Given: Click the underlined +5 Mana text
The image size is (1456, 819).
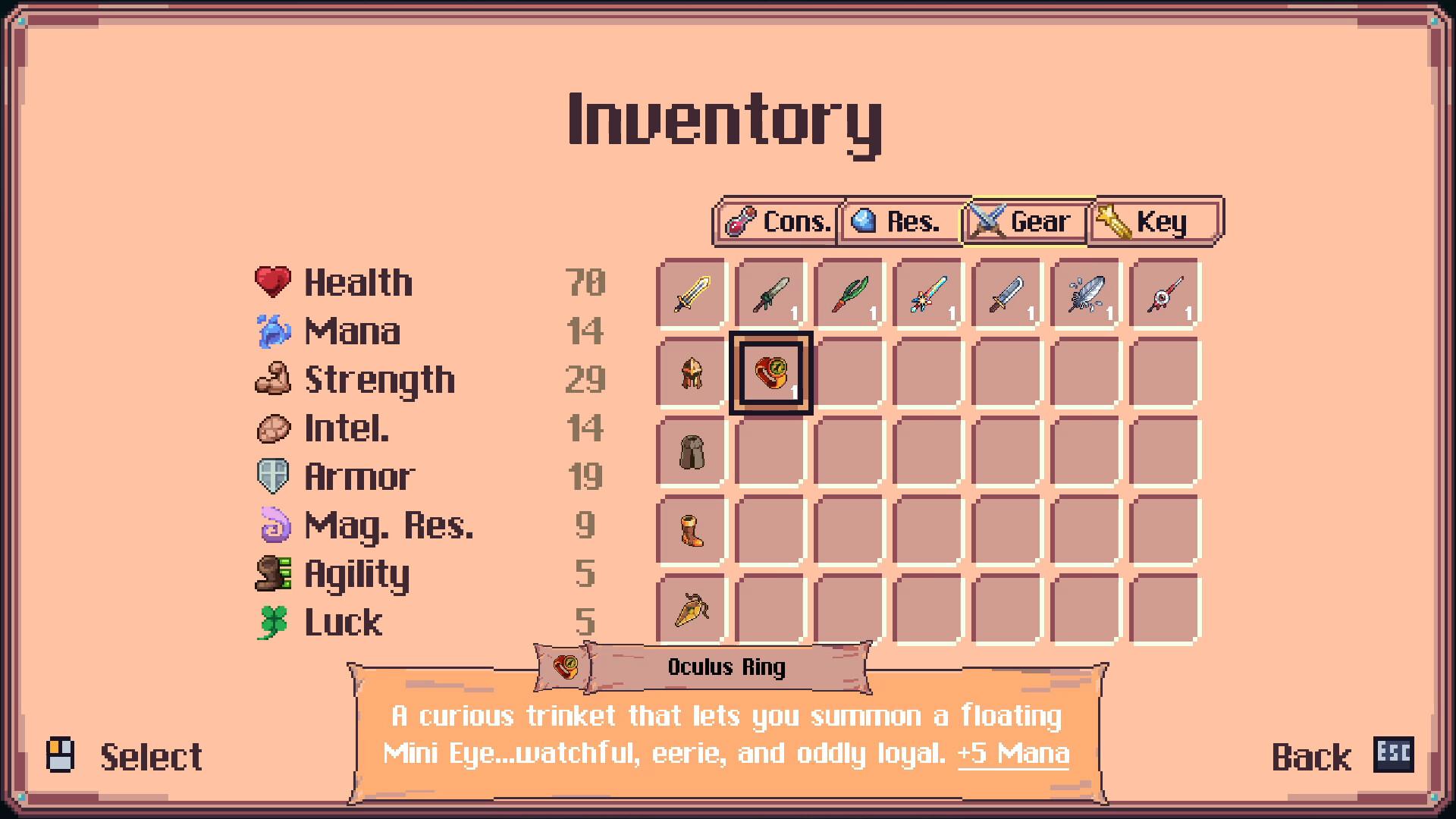Looking at the screenshot, I should click(x=1012, y=754).
